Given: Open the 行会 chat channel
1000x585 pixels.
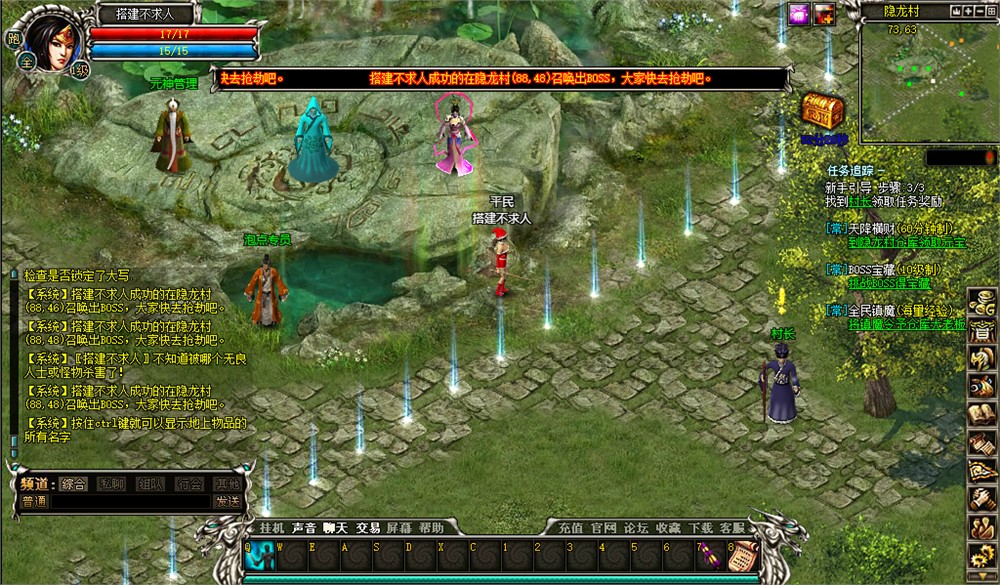Looking at the screenshot, I should [x=188, y=484].
